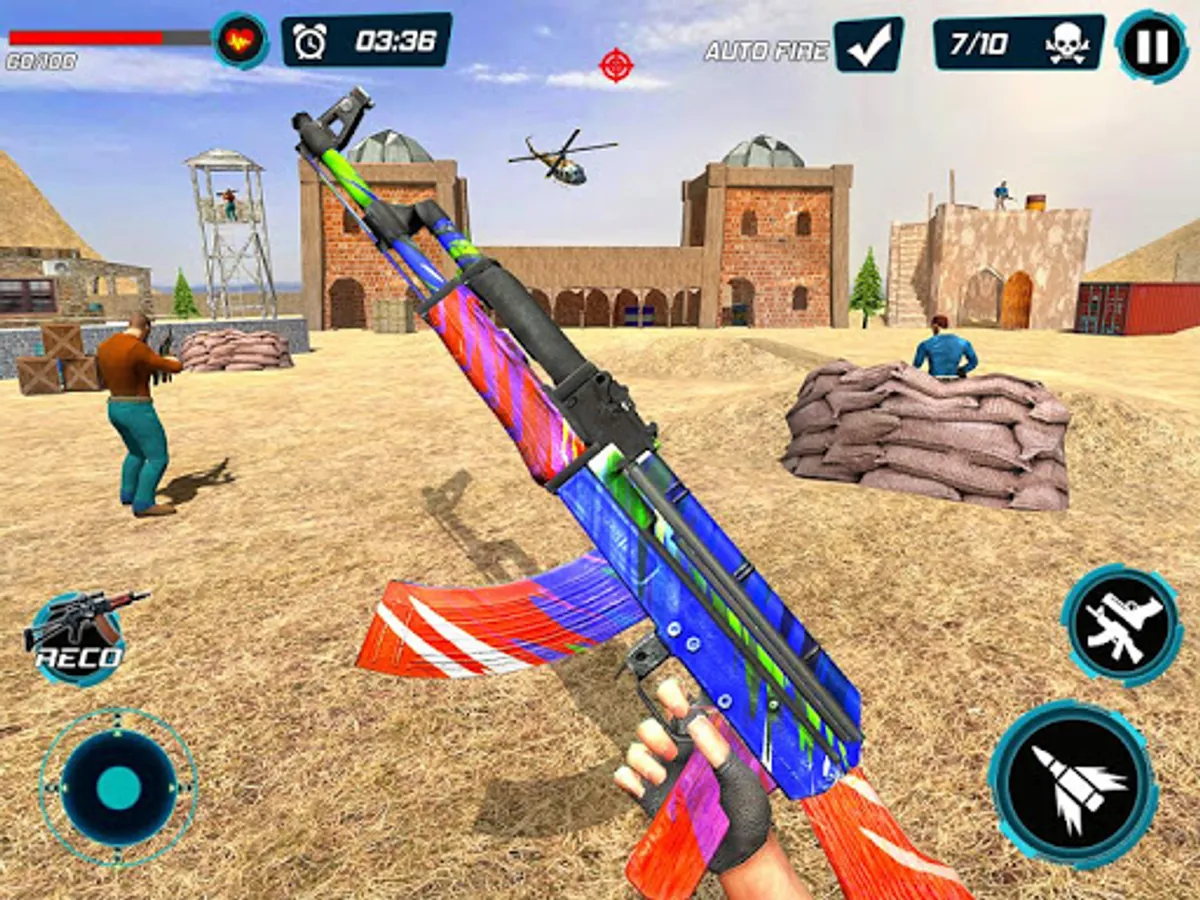1200x900 pixels.
Task: Switch weapons with the gun swap icon
Action: point(1121,625)
